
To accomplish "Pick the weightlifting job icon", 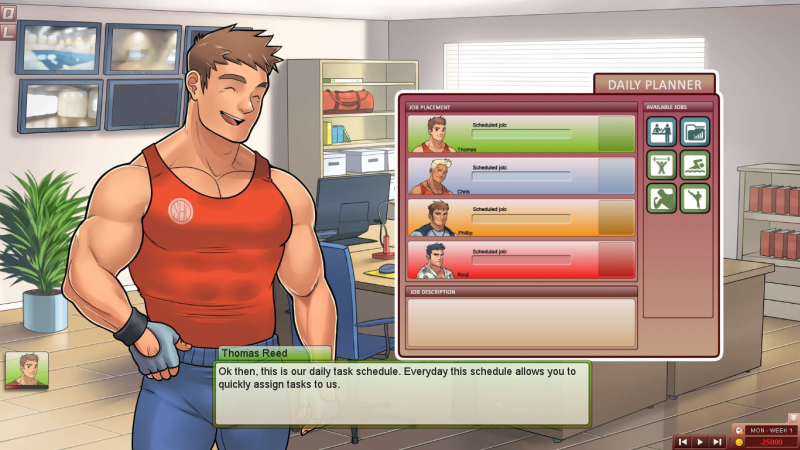I will tap(661, 165).
